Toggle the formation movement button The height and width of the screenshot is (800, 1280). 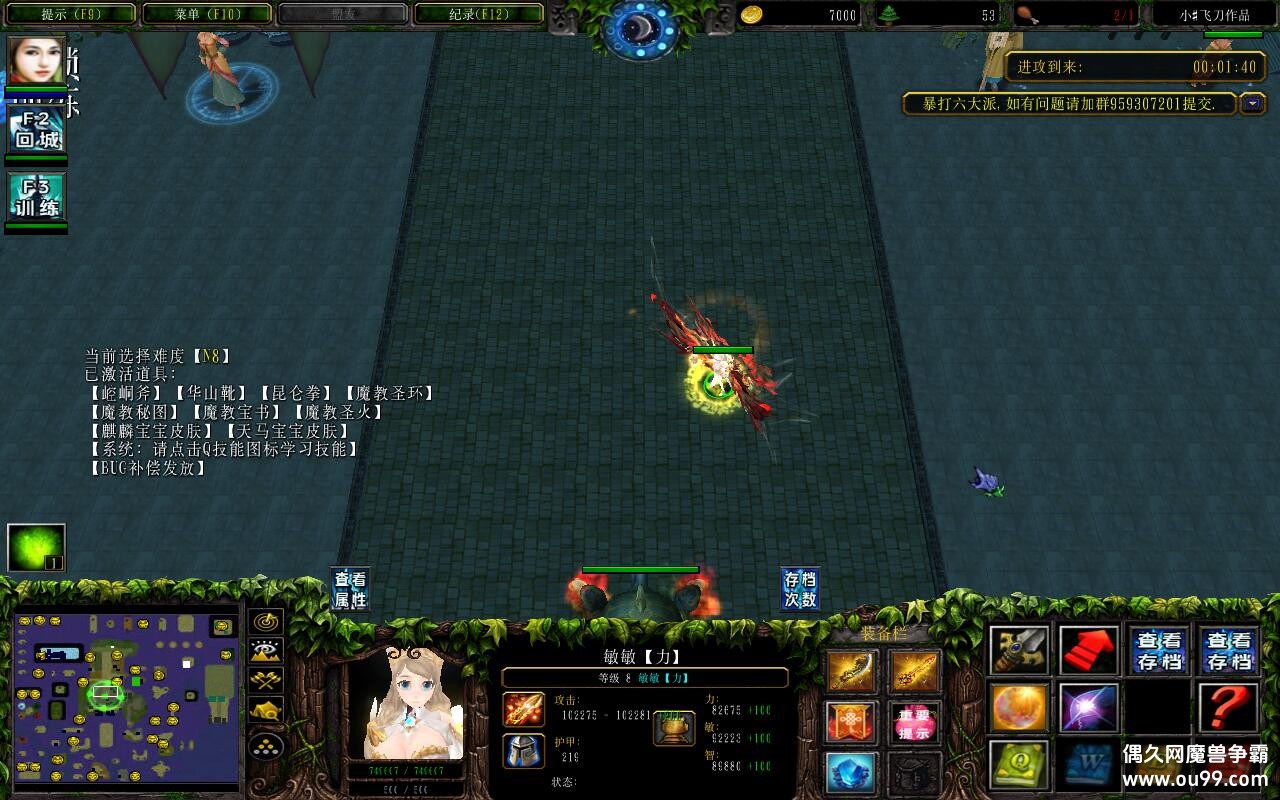tap(266, 746)
